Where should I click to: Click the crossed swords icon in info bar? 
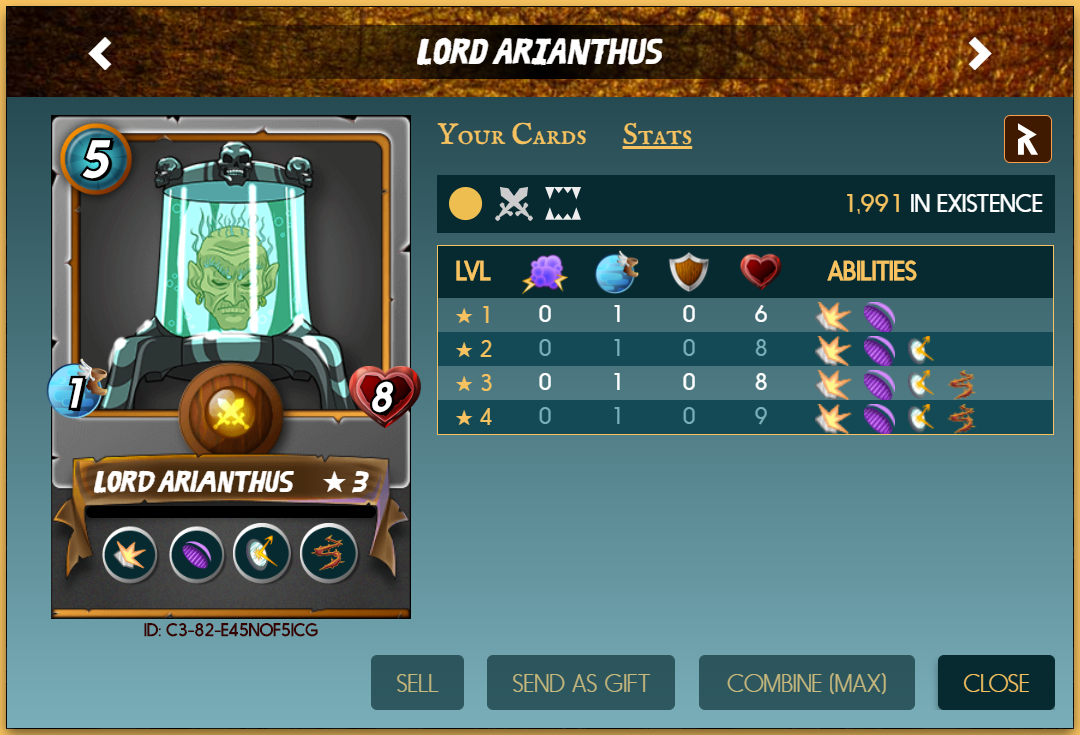click(514, 204)
